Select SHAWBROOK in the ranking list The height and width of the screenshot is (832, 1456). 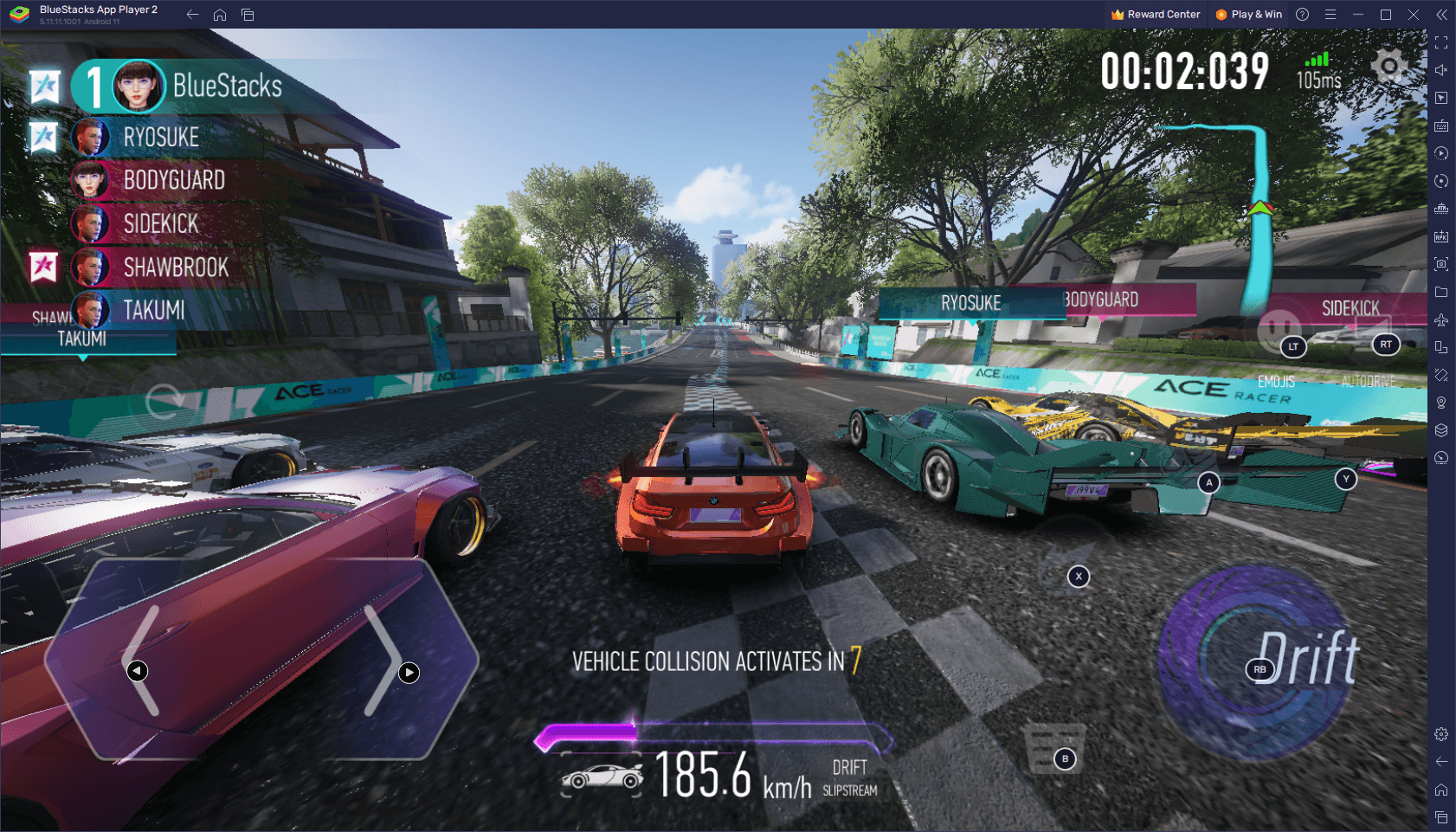[175, 268]
